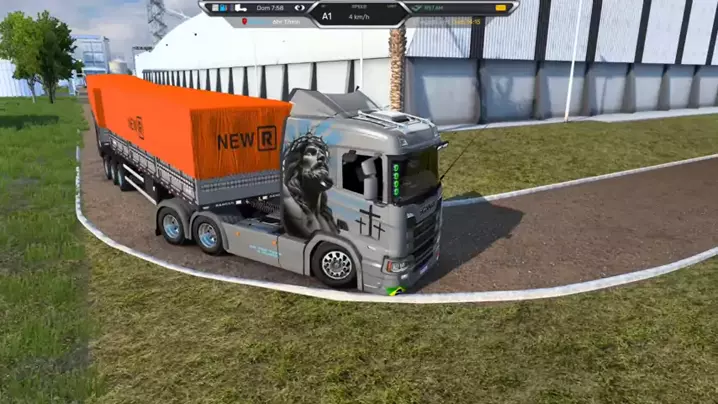Select the red location pin marker
The image size is (718, 404).
click(245, 21)
